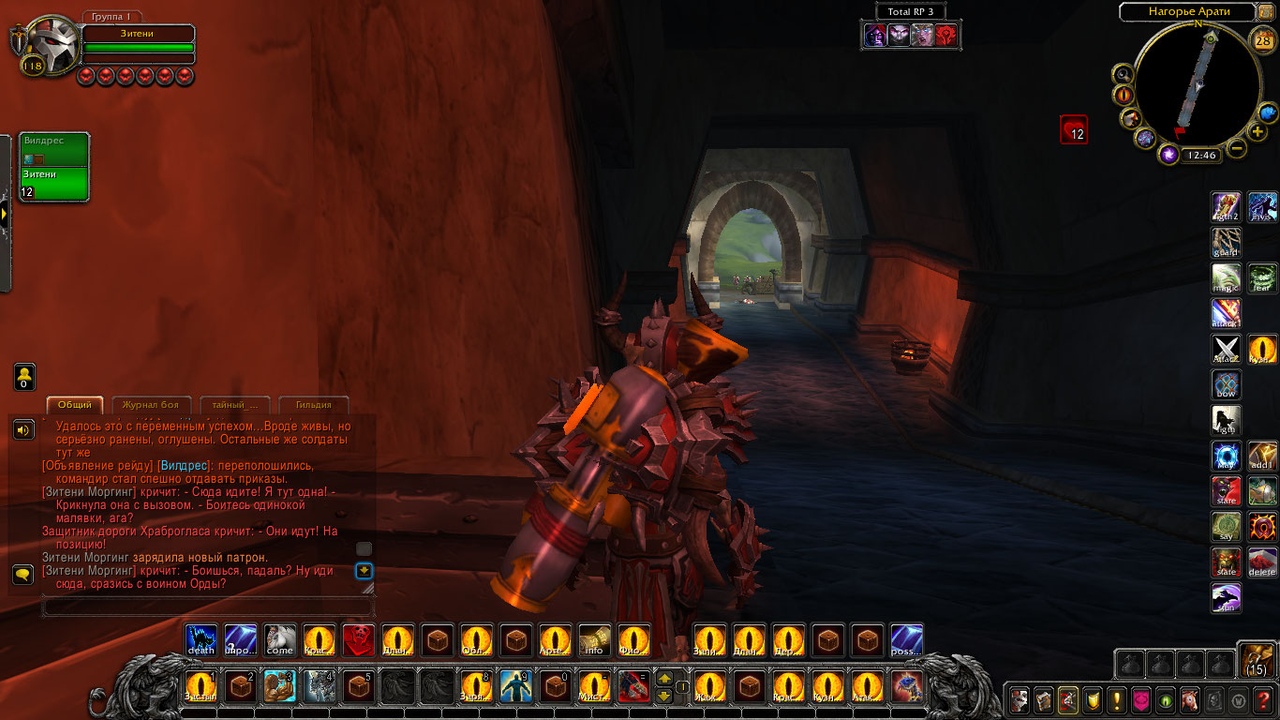Activate the 'death' macro icon

201,640
